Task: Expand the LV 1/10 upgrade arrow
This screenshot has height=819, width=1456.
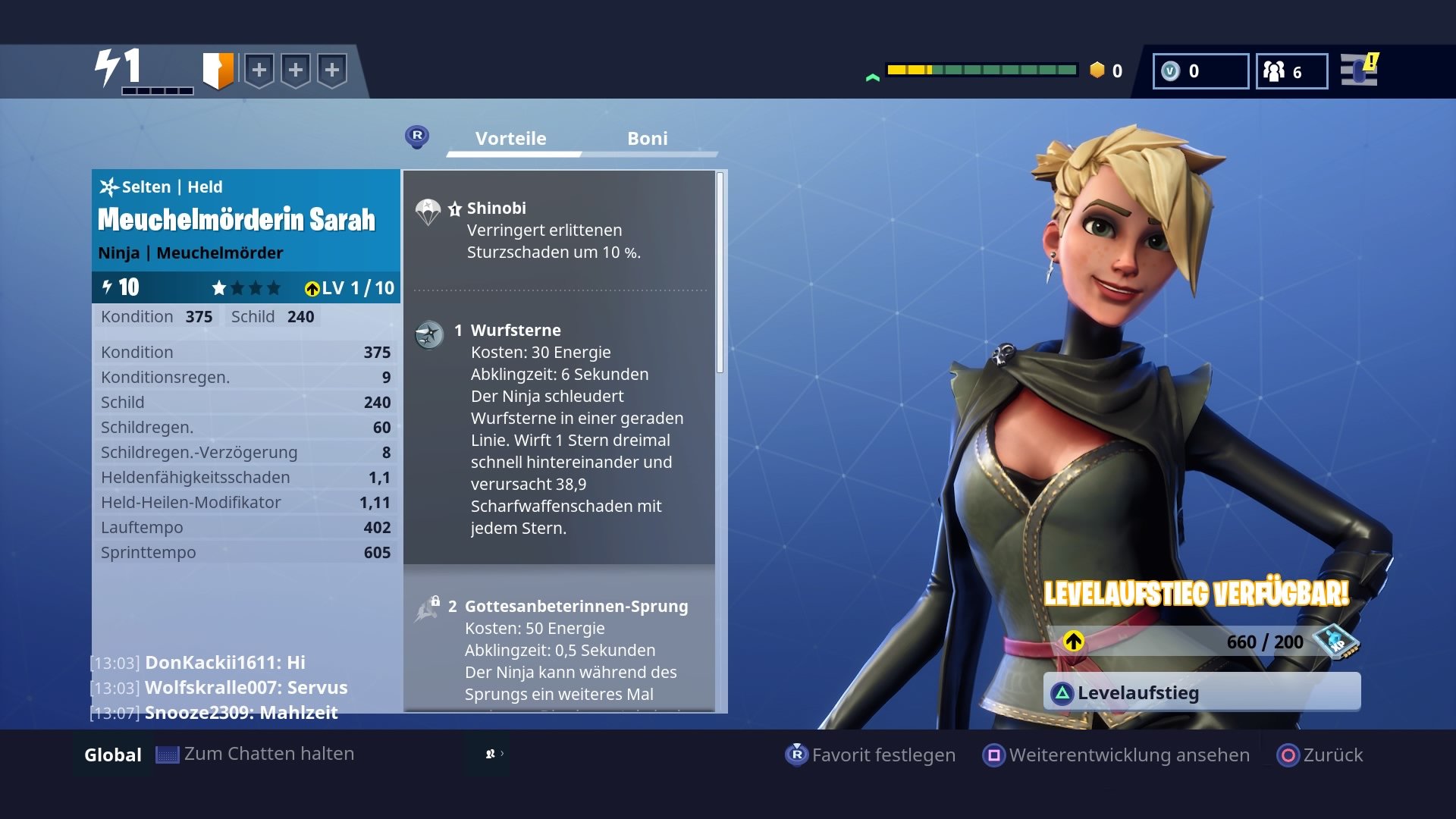Action: 313,288
